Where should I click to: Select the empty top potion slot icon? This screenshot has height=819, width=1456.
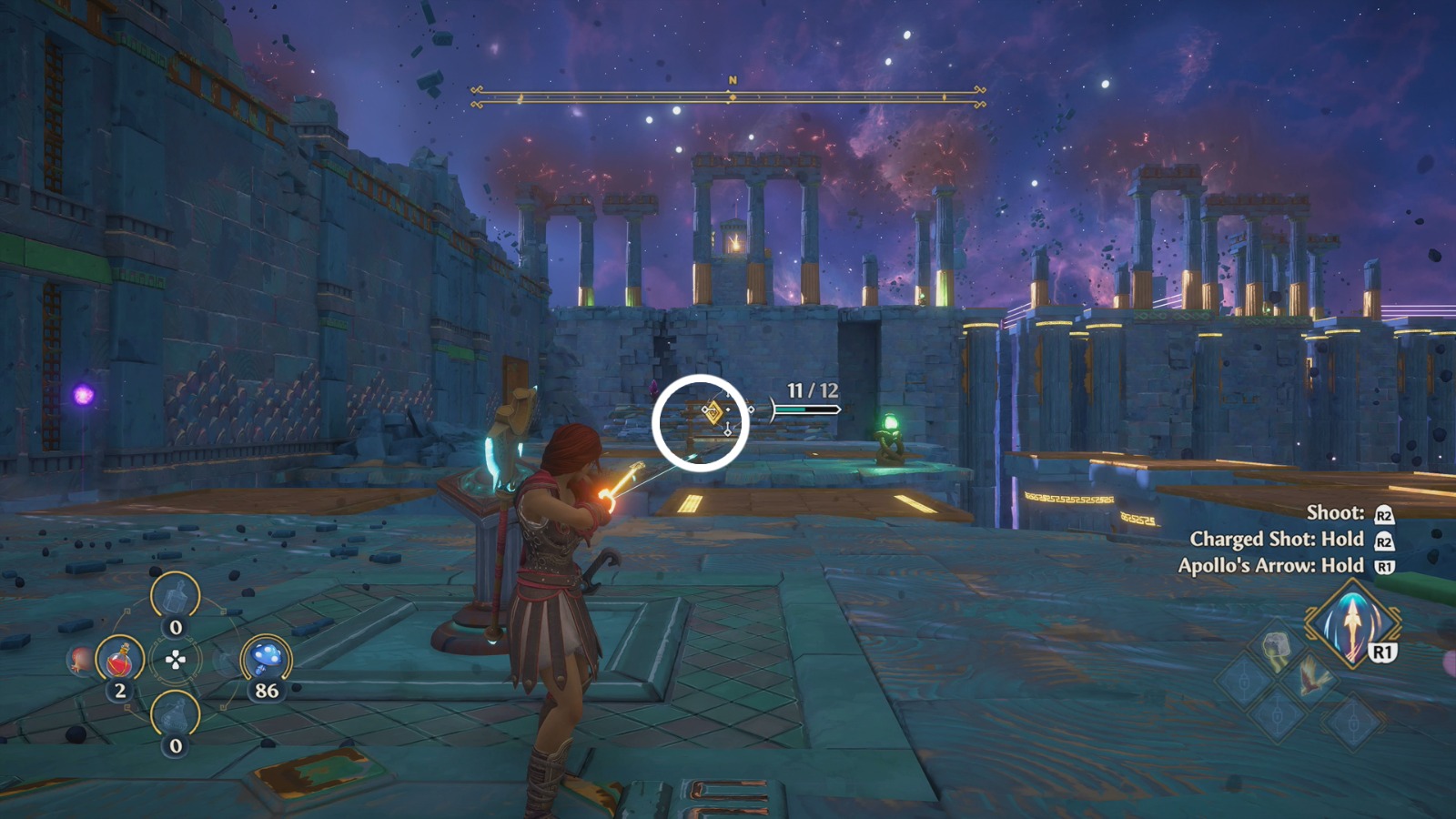176,596
